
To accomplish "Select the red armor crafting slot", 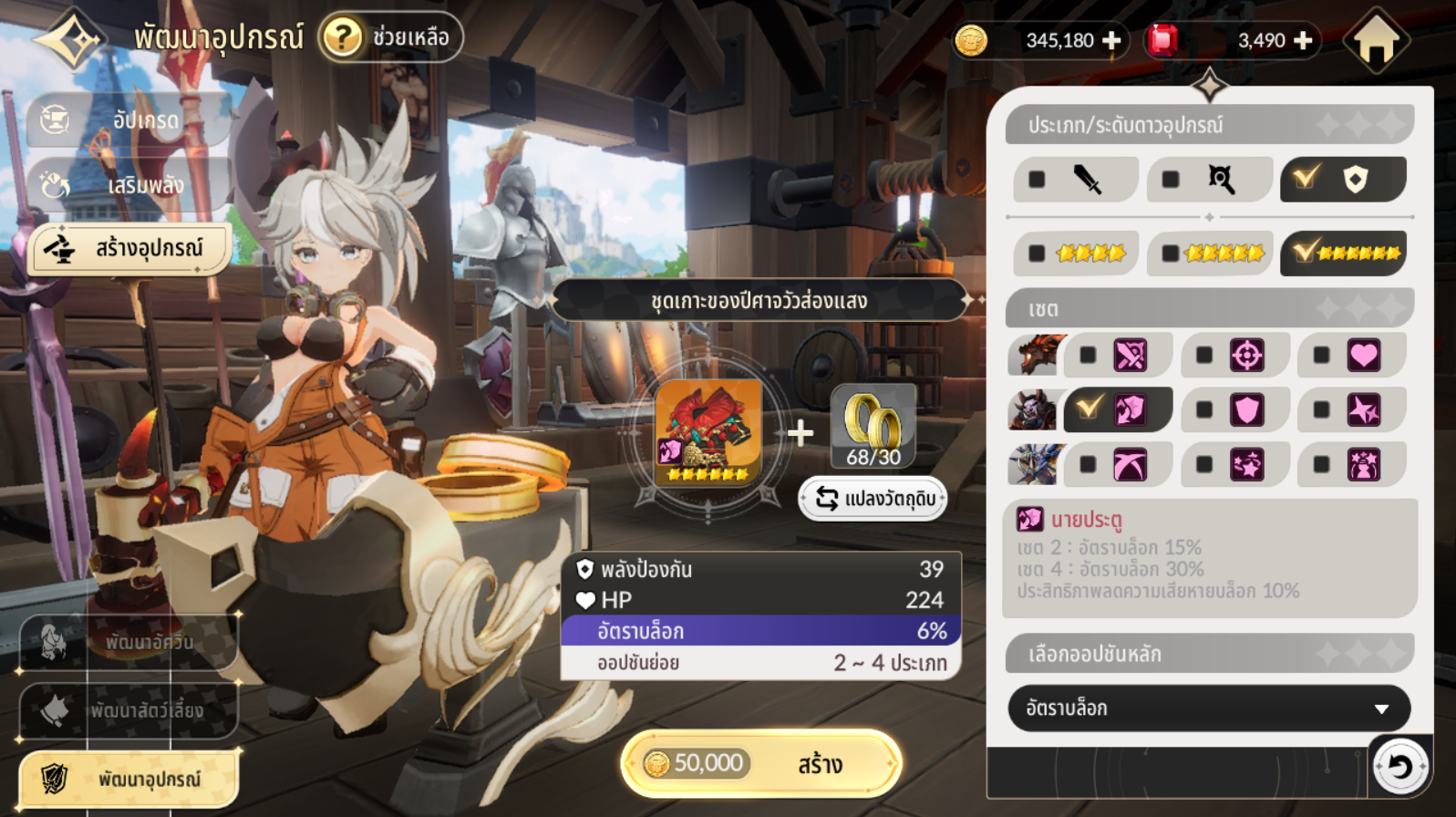I will coord(708,432).
